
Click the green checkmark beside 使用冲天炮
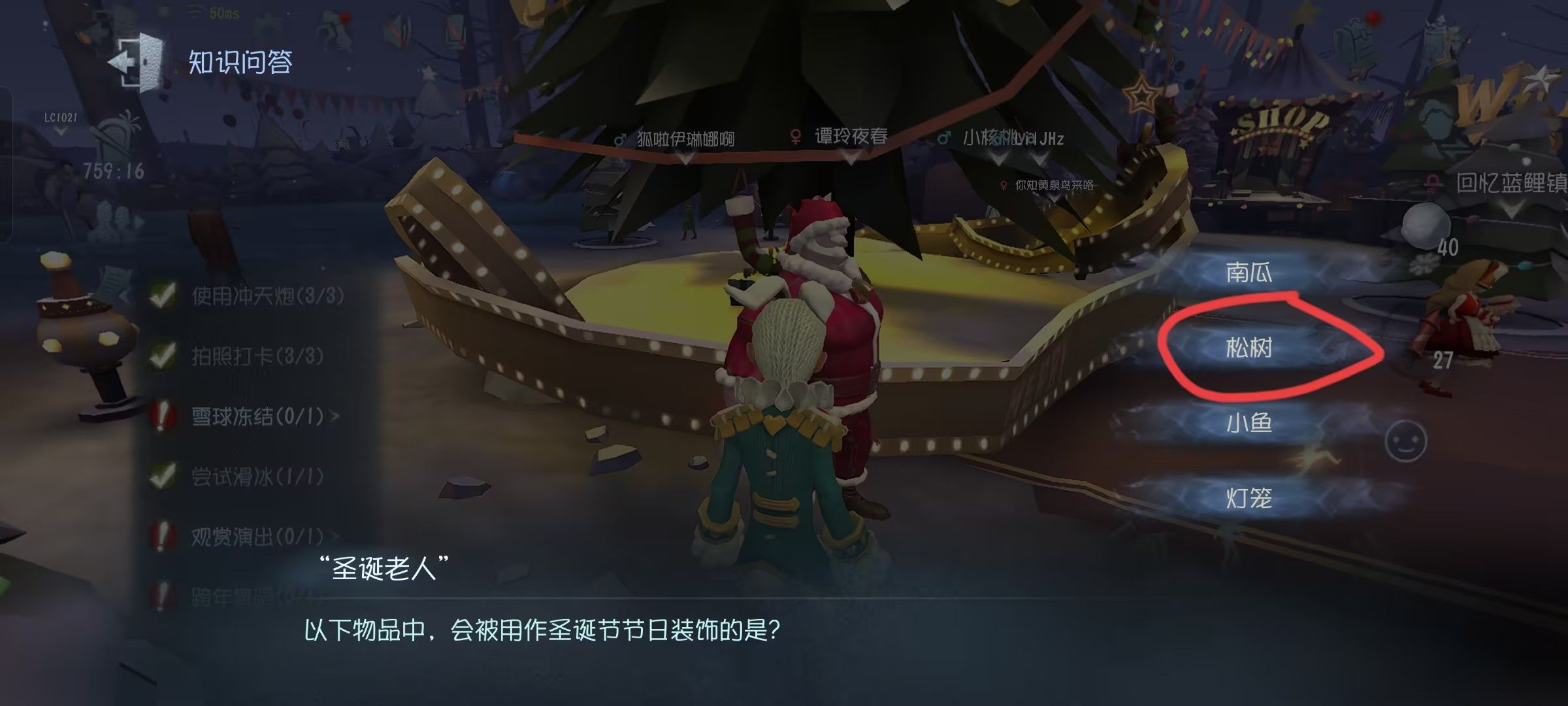tap(161, 295)
